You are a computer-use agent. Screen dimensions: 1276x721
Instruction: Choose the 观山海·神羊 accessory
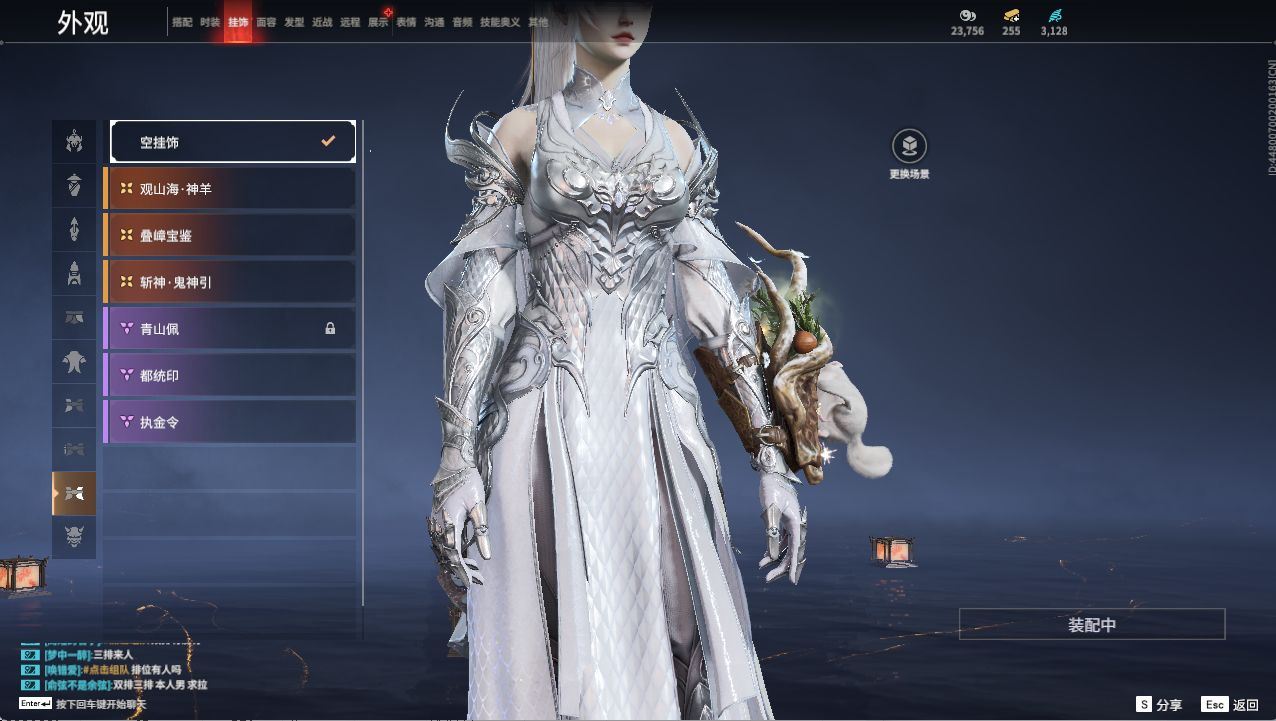click(230, 189)
